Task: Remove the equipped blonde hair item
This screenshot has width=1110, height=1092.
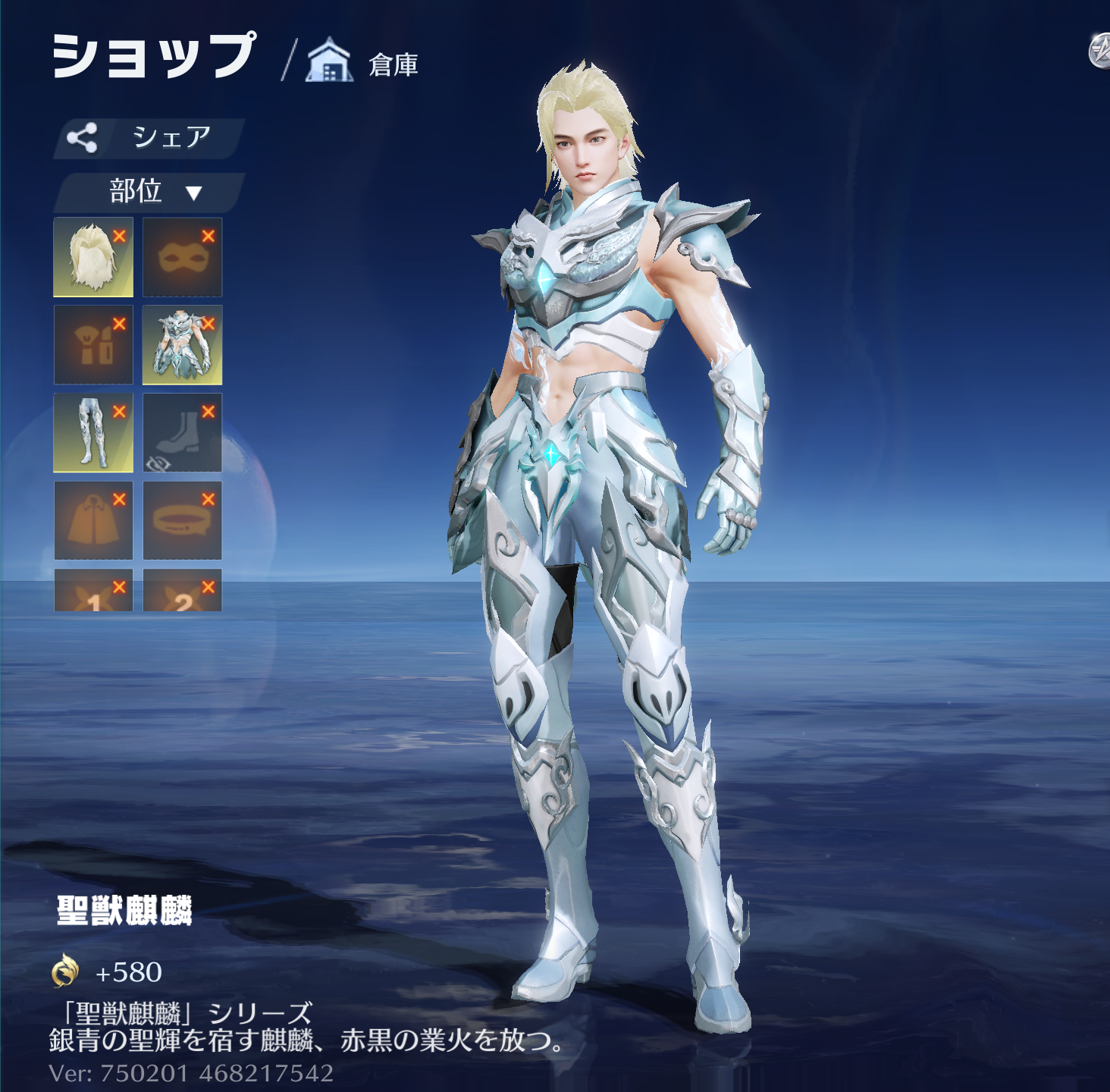Action: [x=119, y=236]
